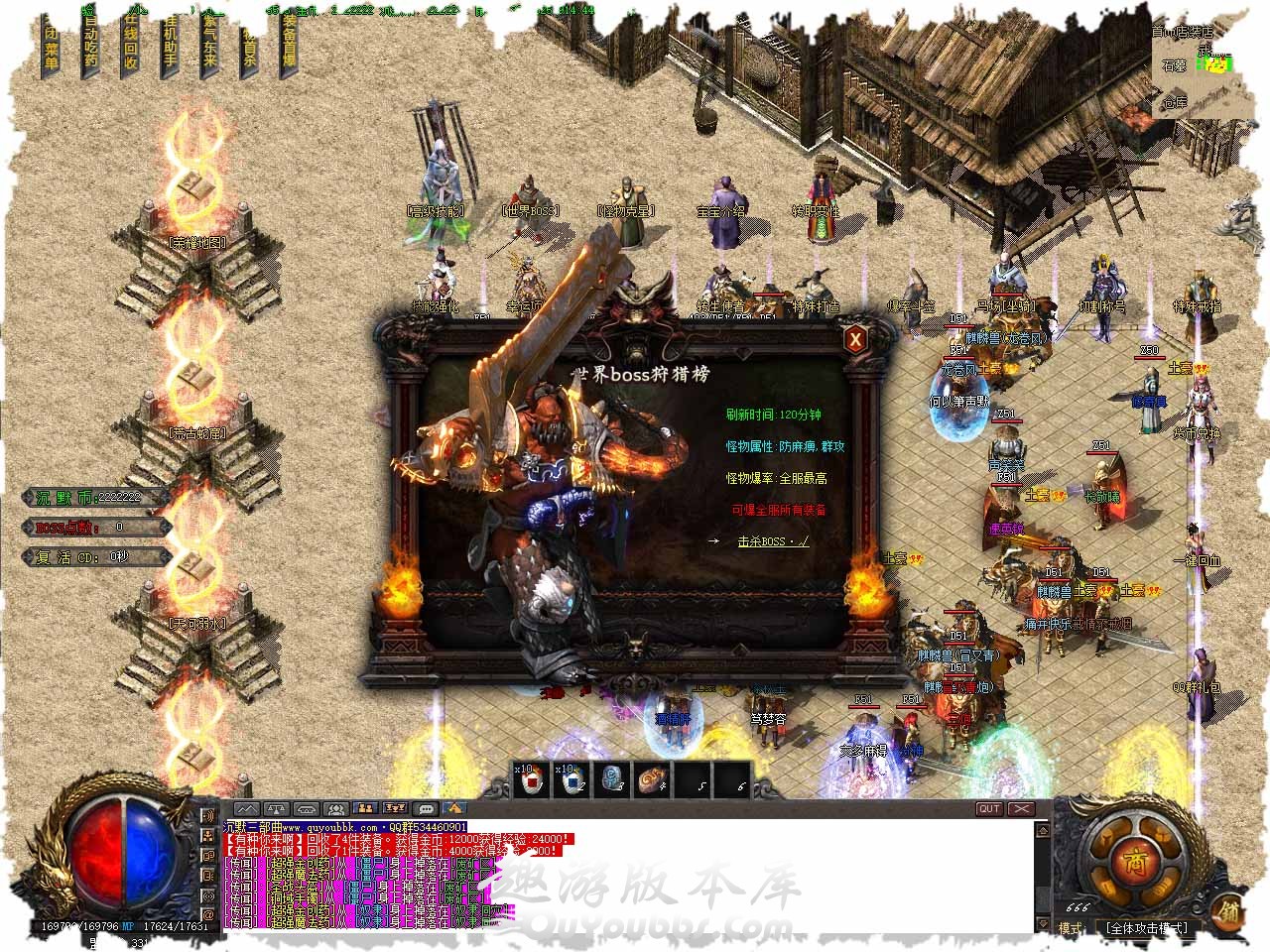Select the orange shell item in hotbar slot 4
Viewport: 1270px width, 952px height.
(x=652, y=779)
